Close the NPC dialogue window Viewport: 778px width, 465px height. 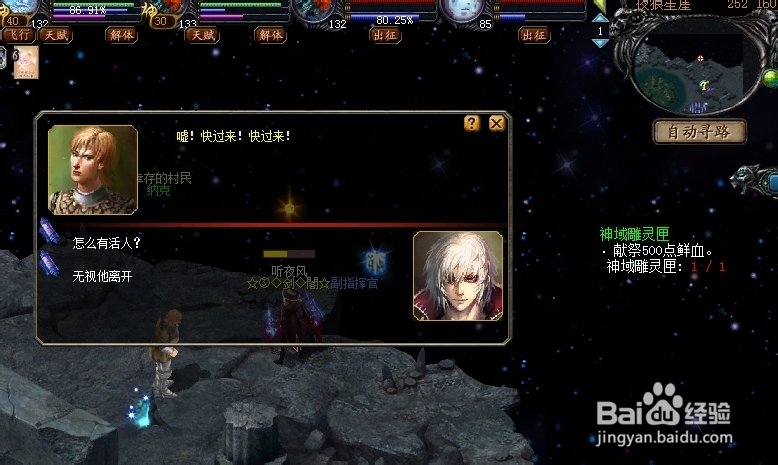(496, 123)
